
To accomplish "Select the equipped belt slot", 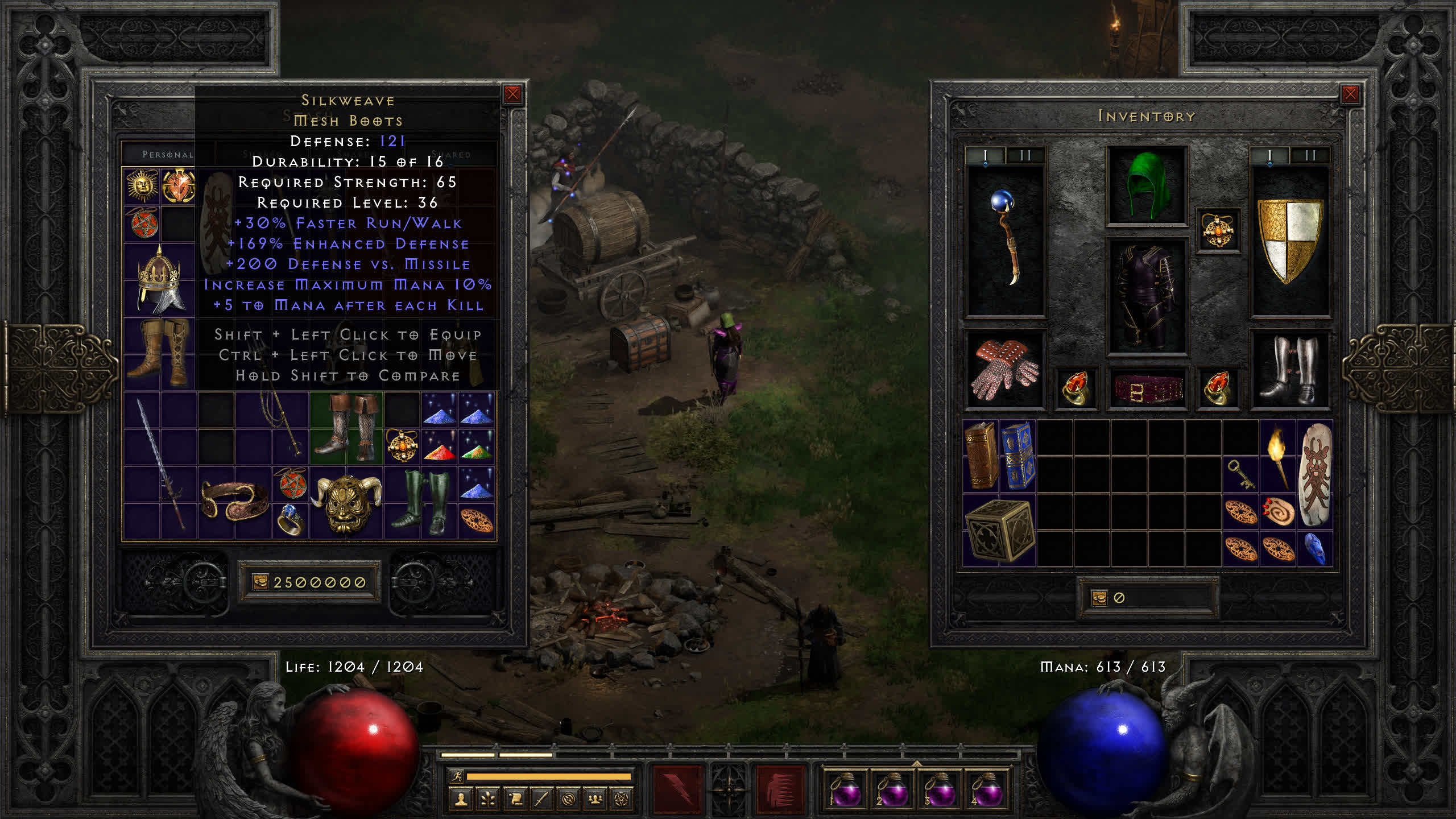I will pyautogui.click(x=1146, y=390).
